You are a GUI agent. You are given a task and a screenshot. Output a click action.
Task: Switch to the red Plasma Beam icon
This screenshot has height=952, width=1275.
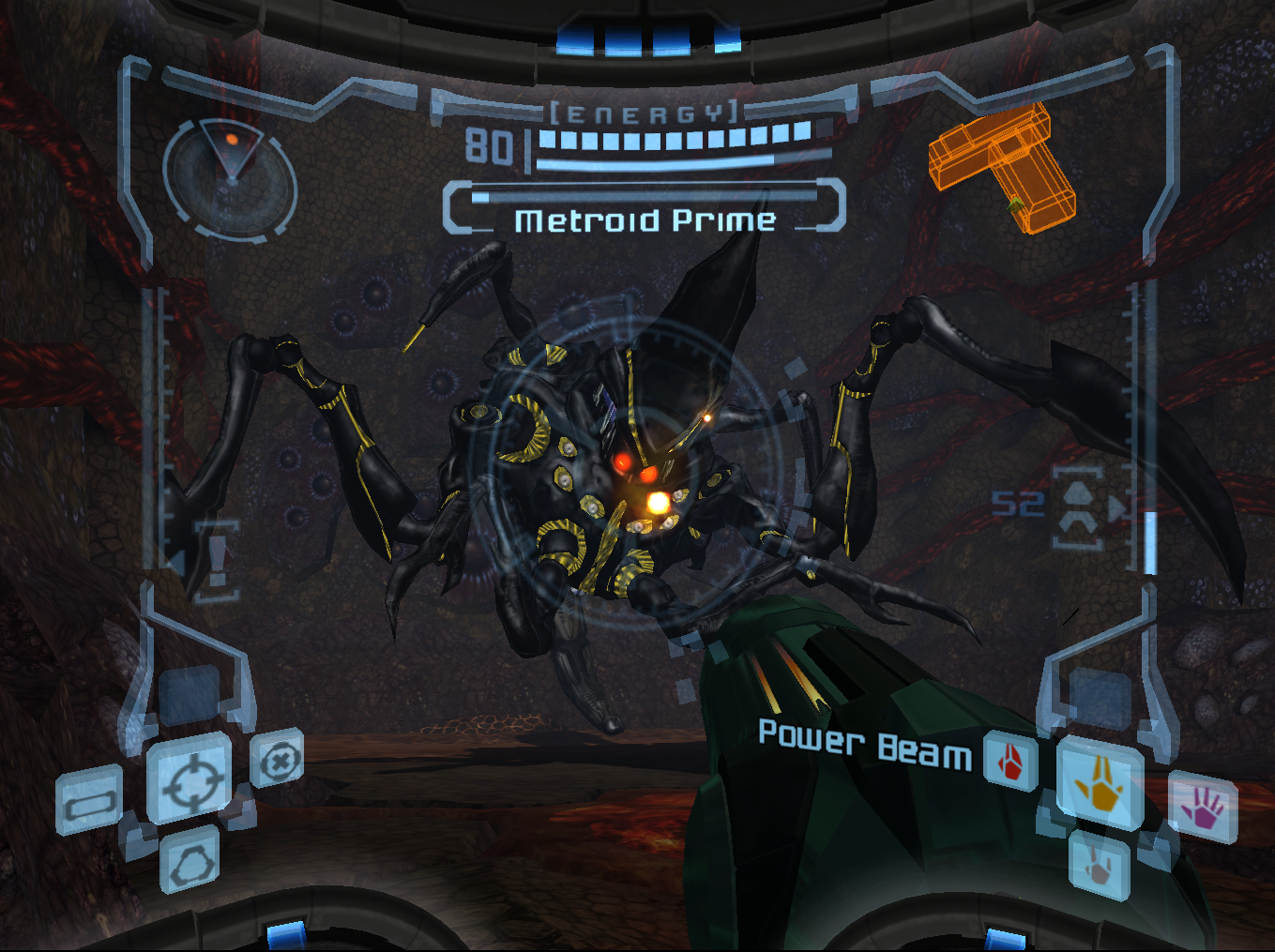(1010, 761)
